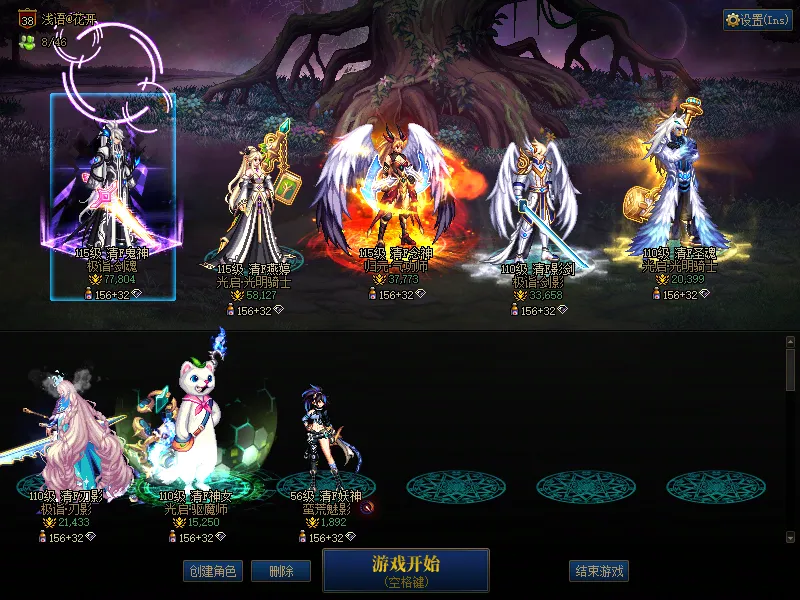Viewport: 800px width, 600px height.
Task: End the game with 结束游戏
Action: point(599,571)
